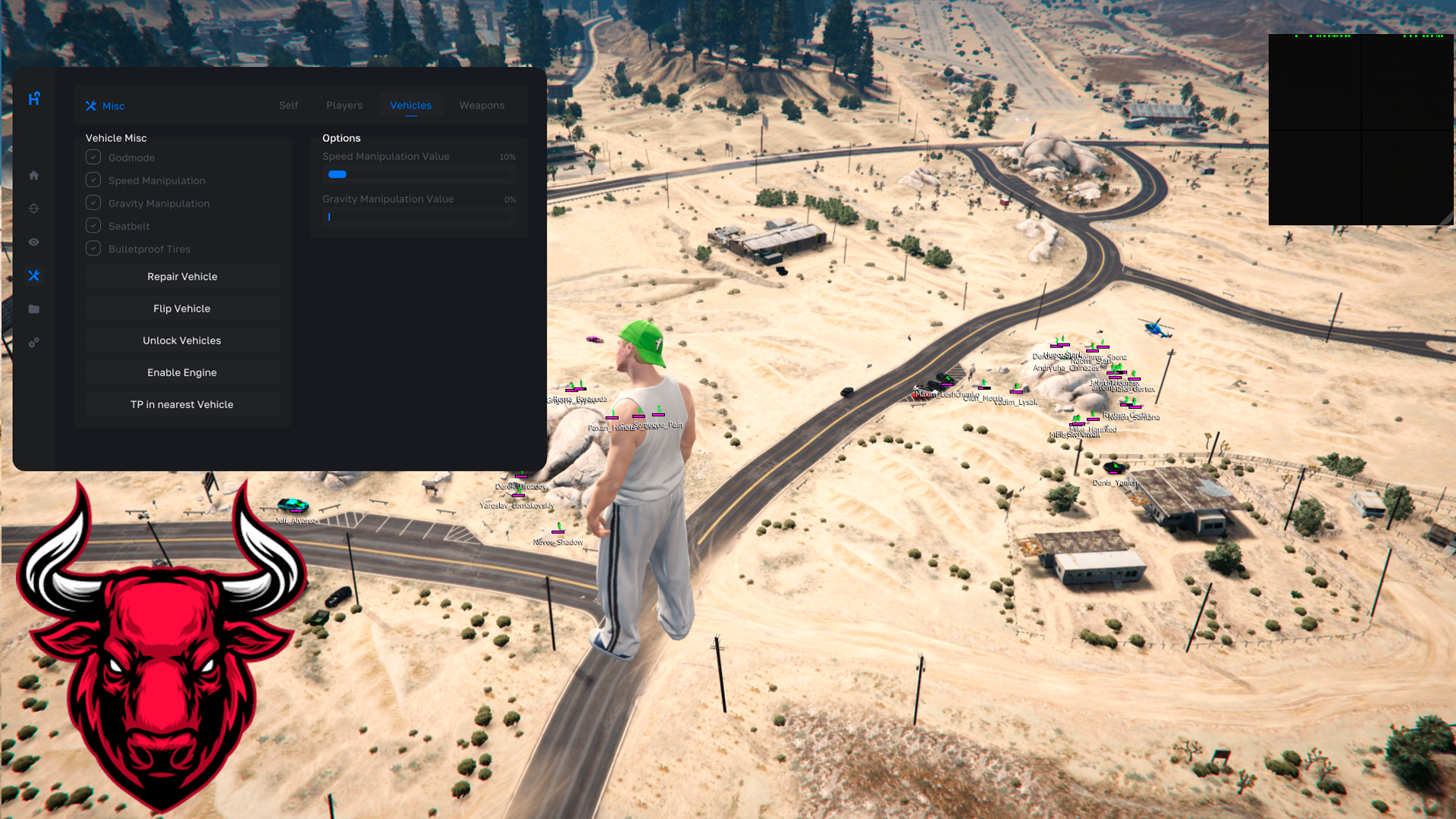
Task: Click Enable Engine button
Action: (182, 372)
